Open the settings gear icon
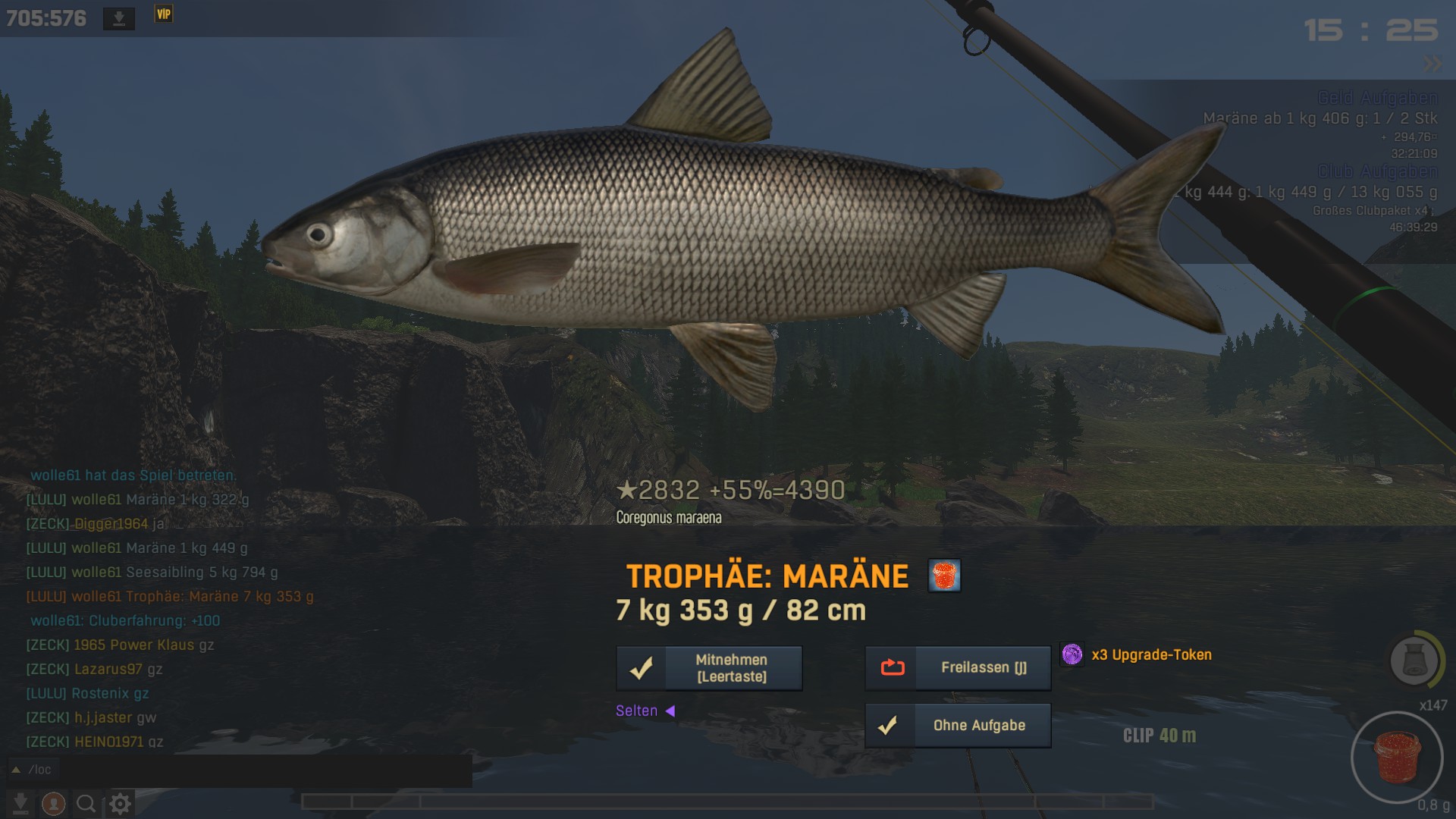Image resolution: width=1456 pixels, height=819 pixels. point(120,804)
